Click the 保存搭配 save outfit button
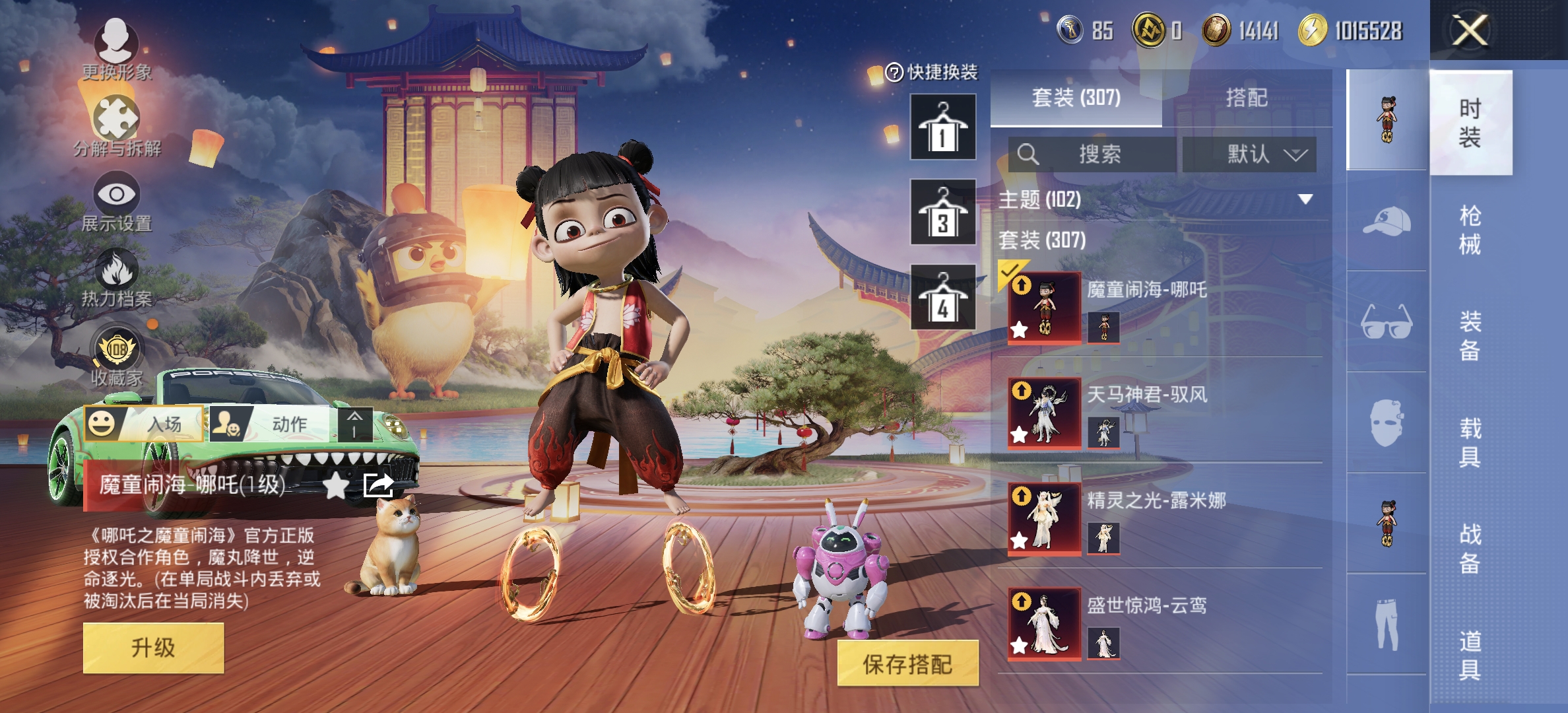This screenshot has height=713, width=1568. tap(907, 664)
